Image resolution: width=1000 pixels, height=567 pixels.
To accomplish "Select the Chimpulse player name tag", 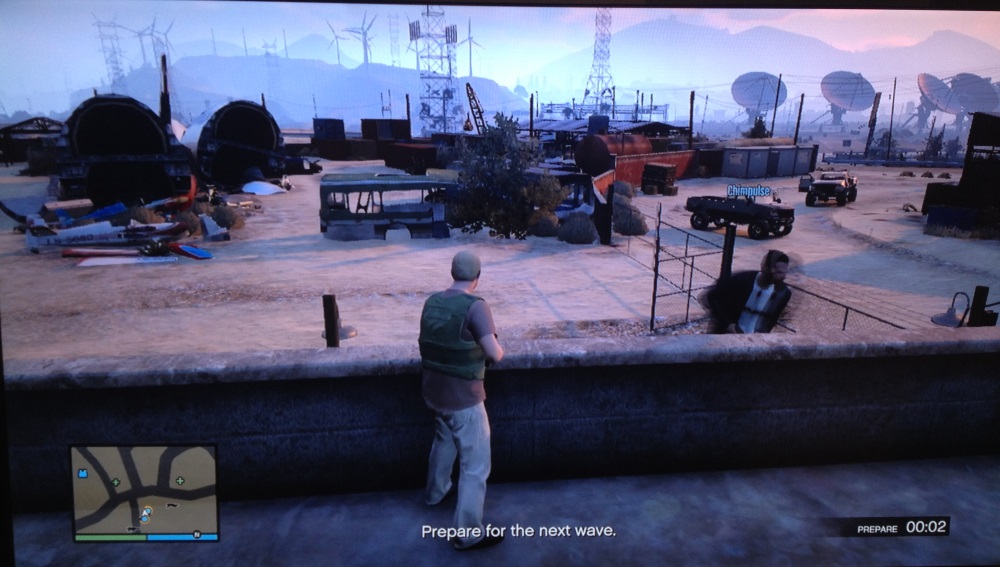I will pos(750,190).
